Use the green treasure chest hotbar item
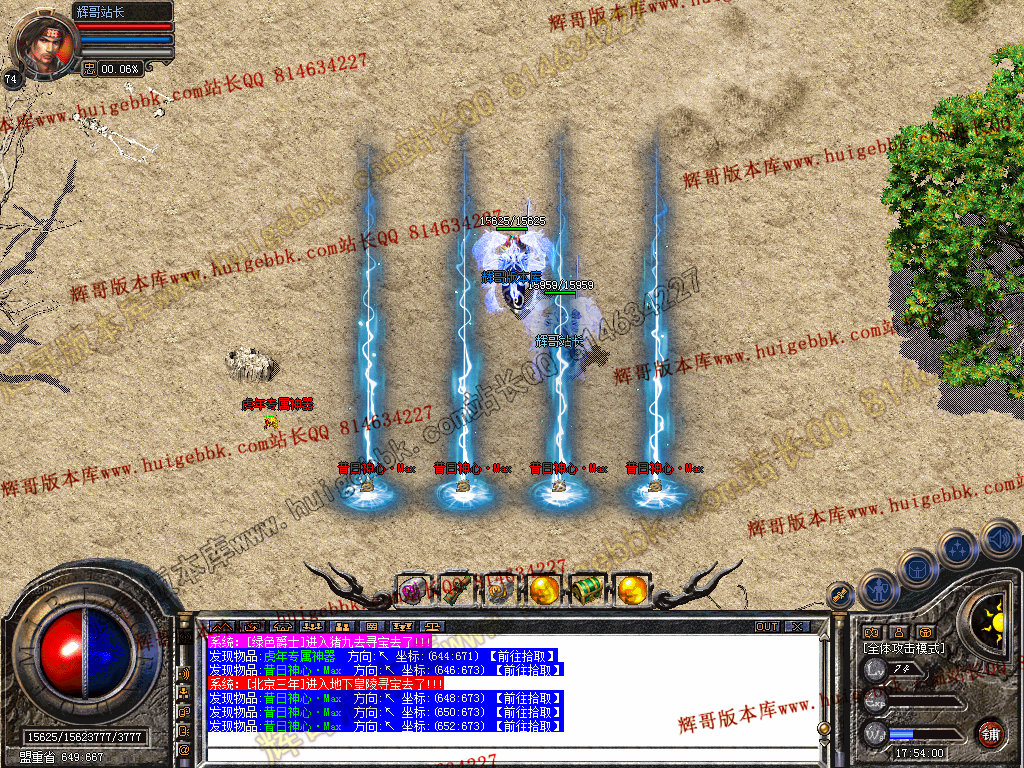The image size is (1024, 768). point(587,590)
